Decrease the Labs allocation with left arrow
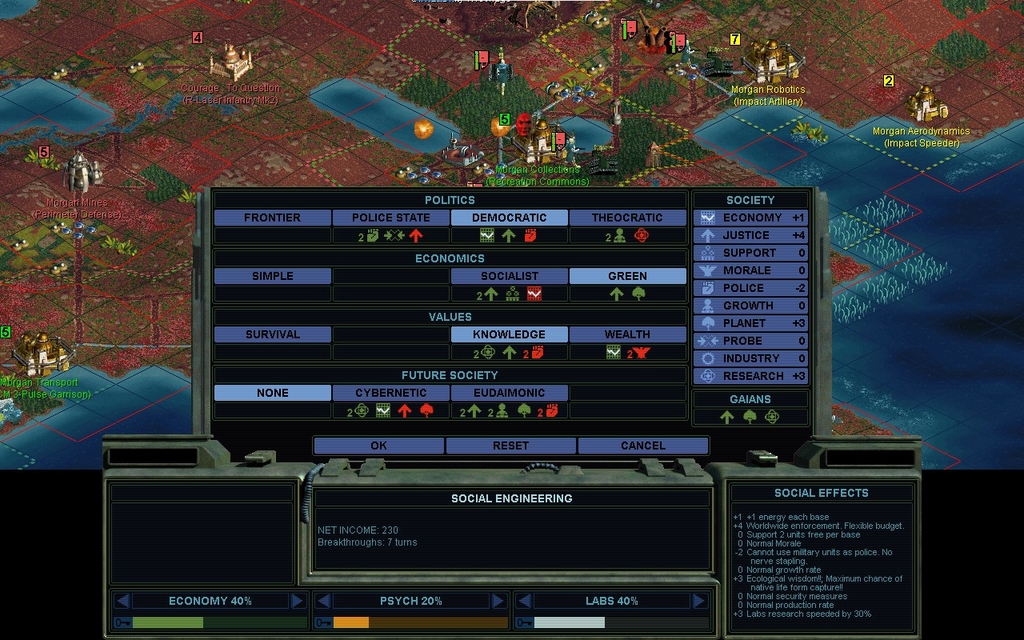 [523, 601]
